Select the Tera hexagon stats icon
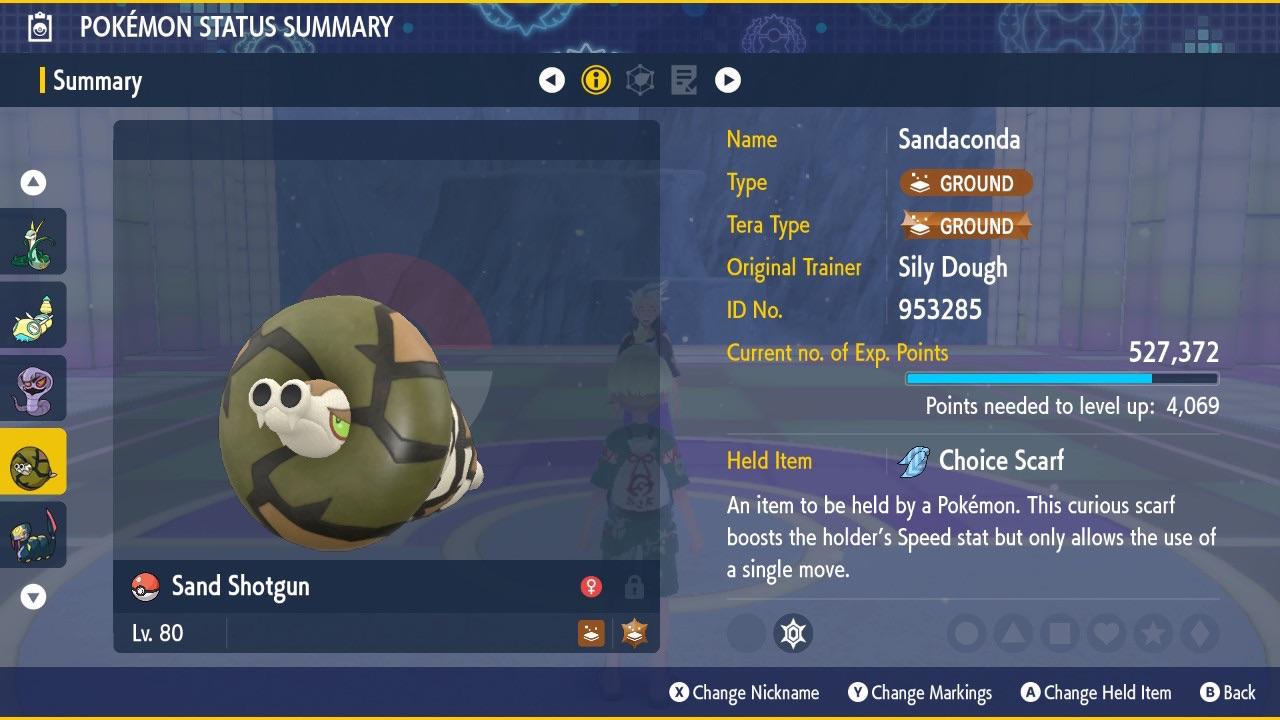 click(639, 80)
